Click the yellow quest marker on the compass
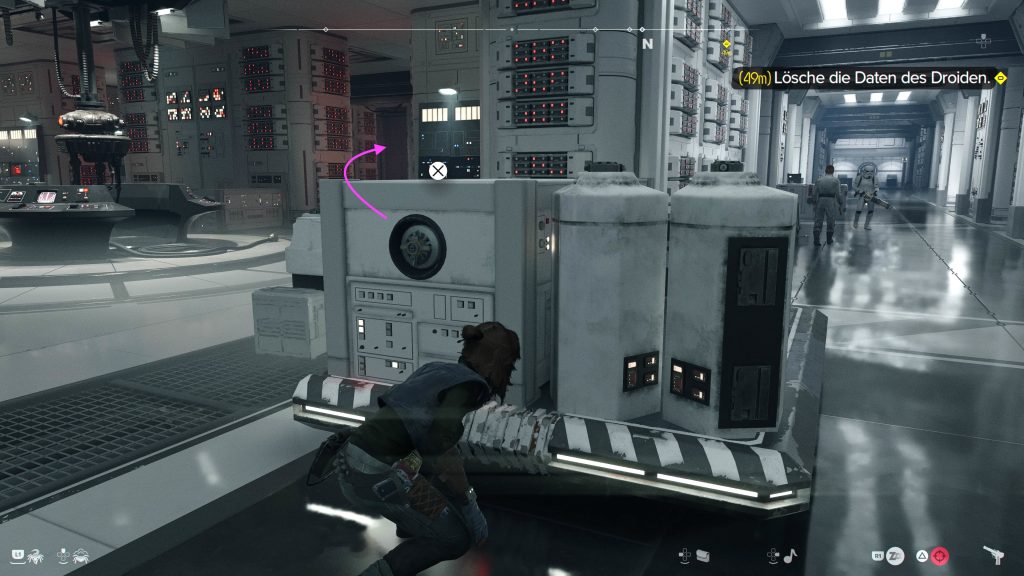 (x=726, y=45)
